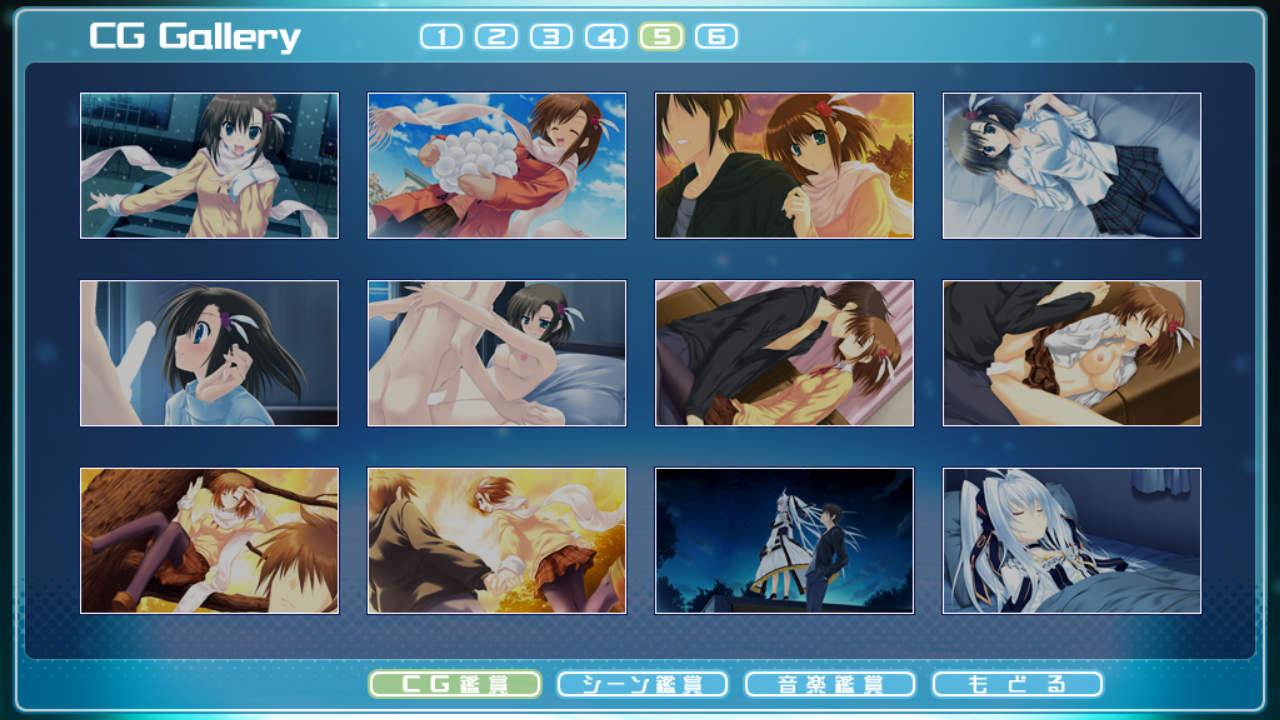Go to gallery page 4
The width and height of the screenshot is (1280, 720).
[606, 37]
